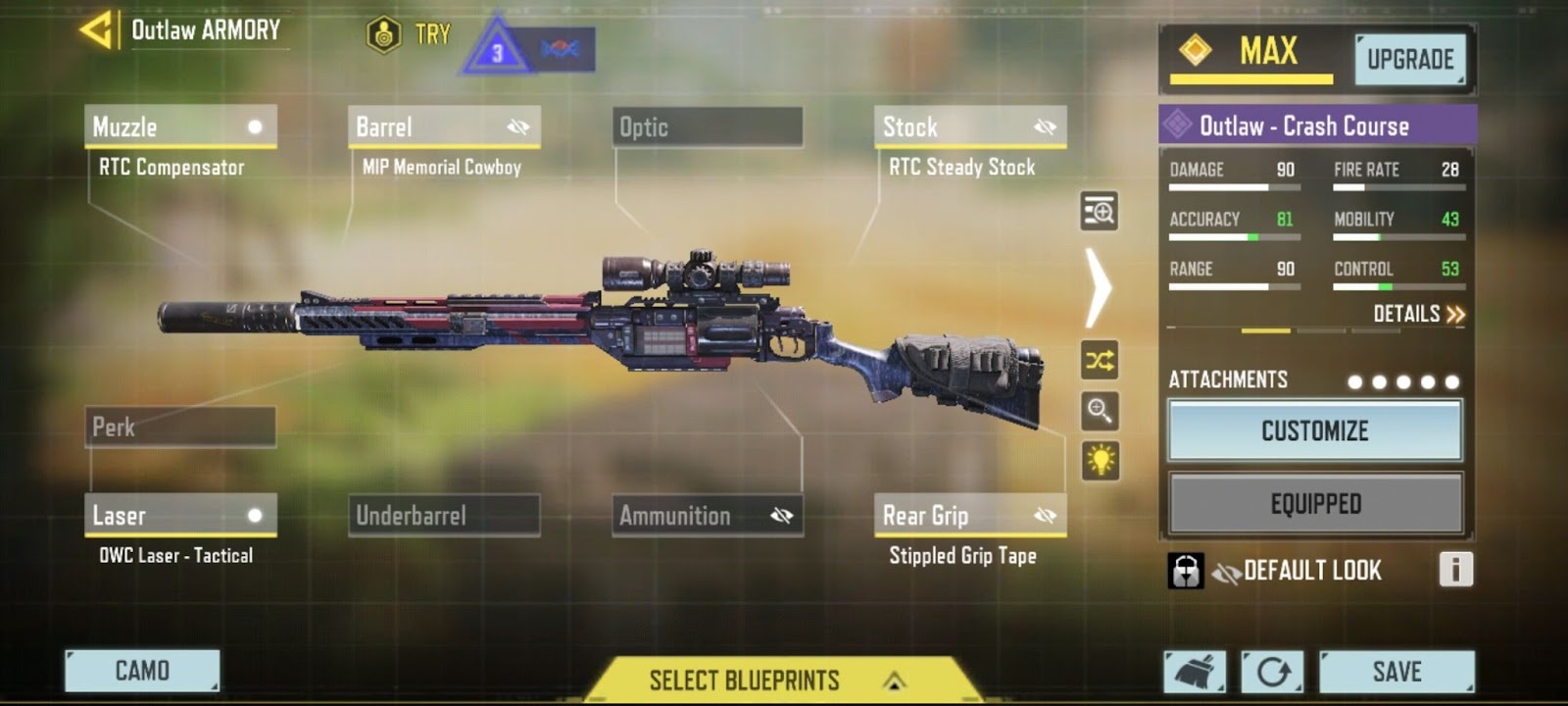
Task: Show detailed weapon stats via Details
Action: [1418, 314]
